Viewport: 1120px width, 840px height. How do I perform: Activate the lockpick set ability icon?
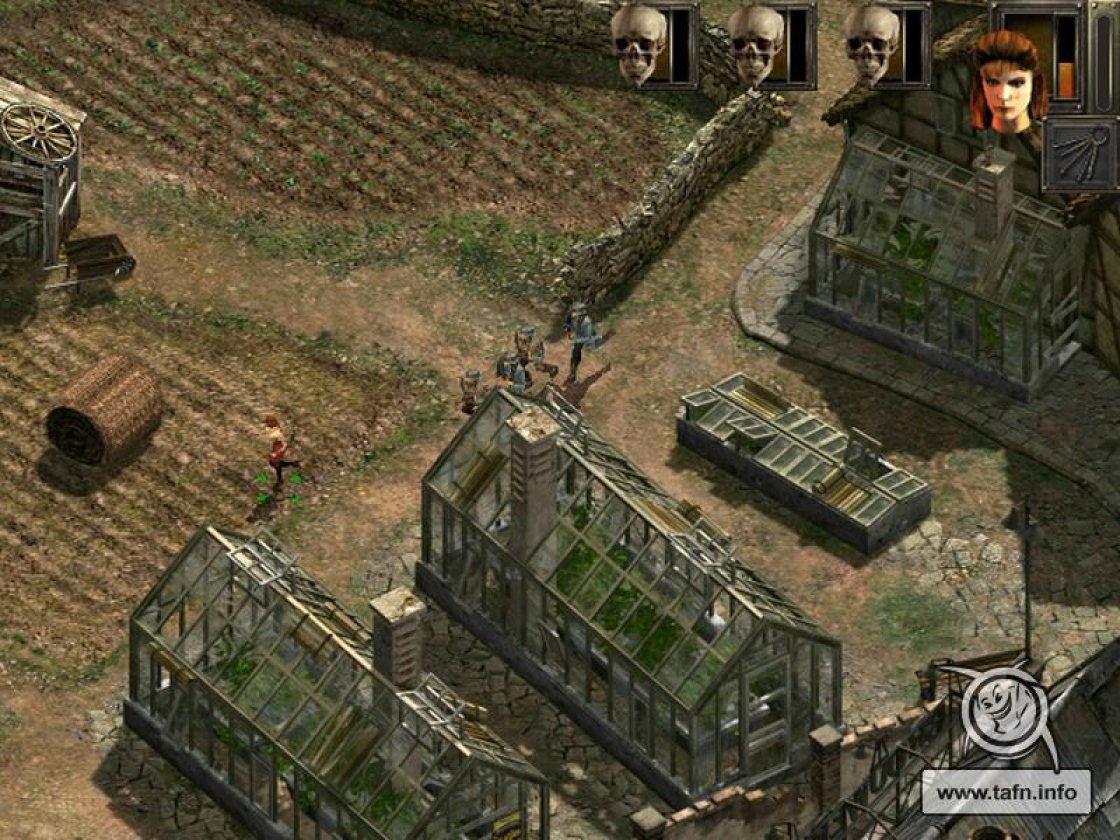(x=1080, y=154)
